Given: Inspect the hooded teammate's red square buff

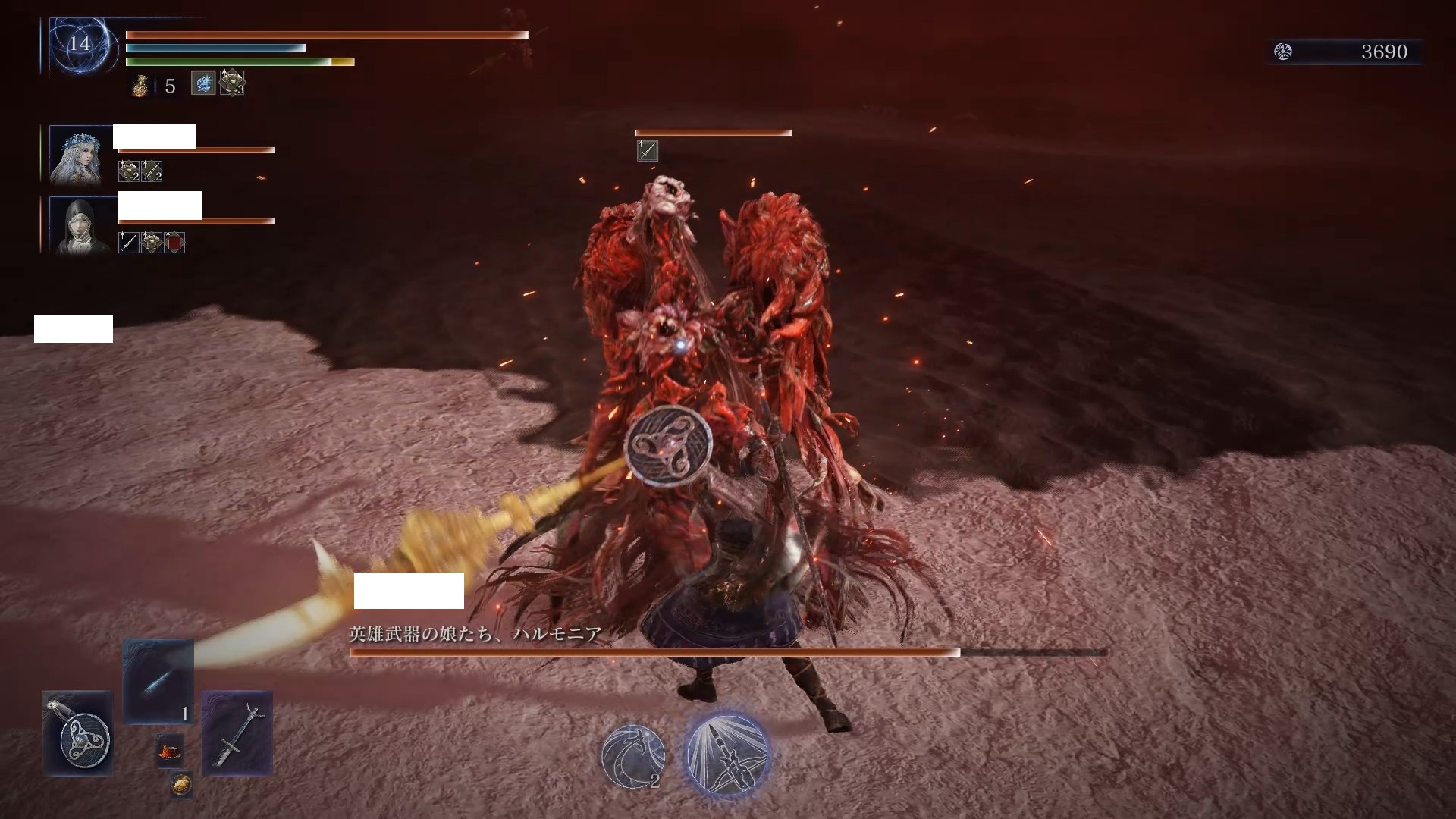Looking at the screenshot, I should (x=174, y=243).
